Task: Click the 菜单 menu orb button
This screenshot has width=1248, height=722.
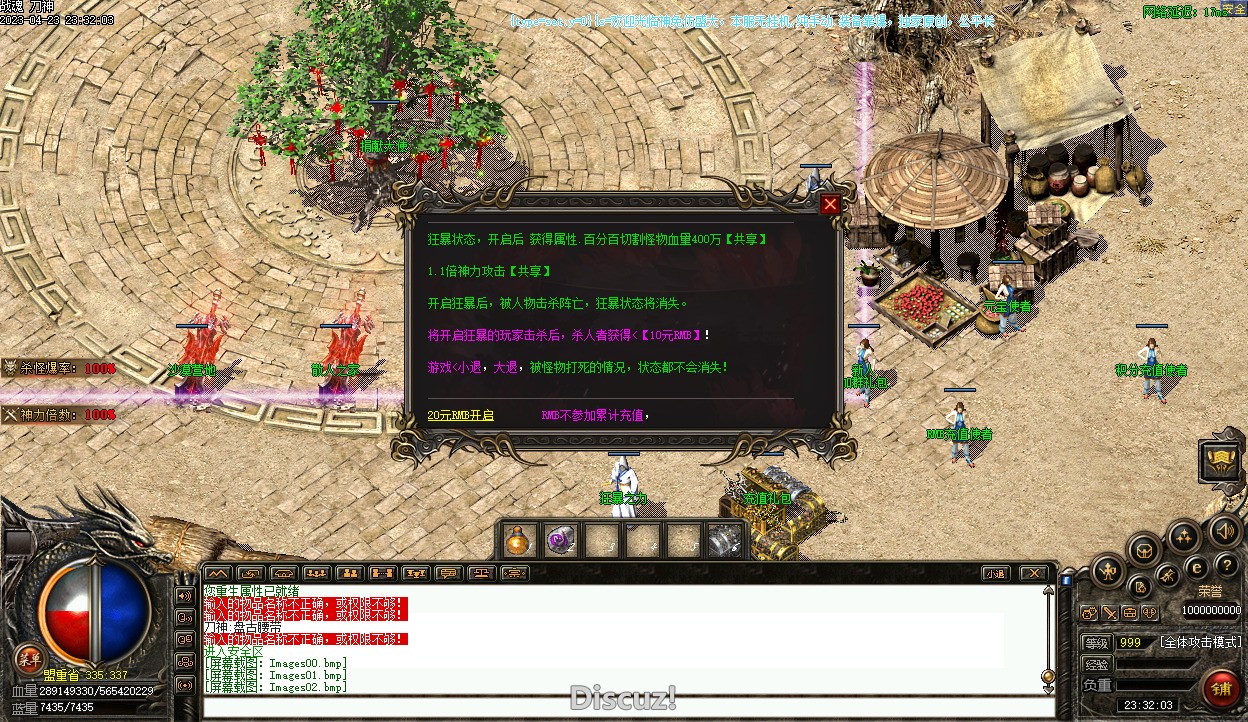Action: (x=29, y=659)
